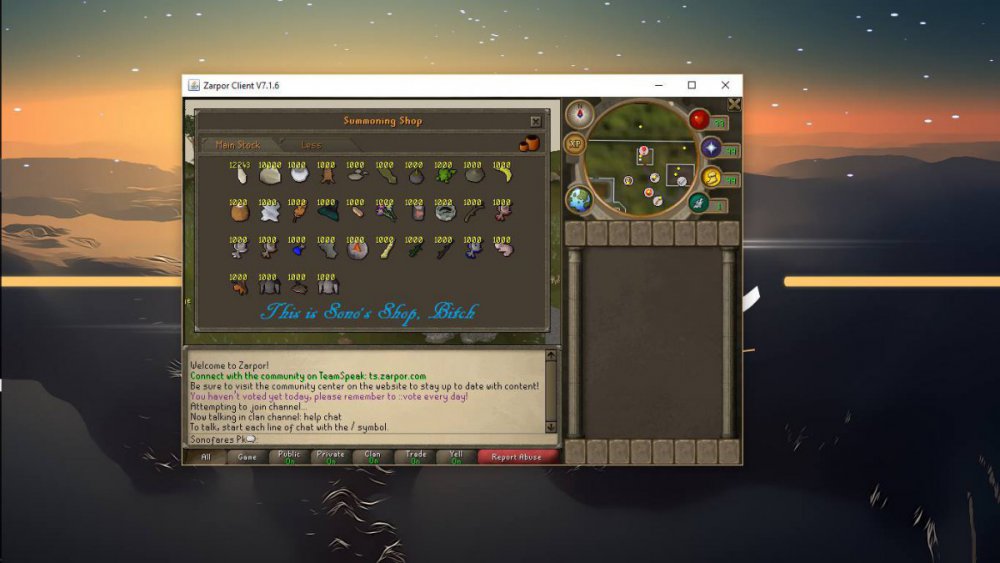This screenshot has height=563, width=1000.
Task: Click the compass beside the minimap
Action: tap(578, 115)
